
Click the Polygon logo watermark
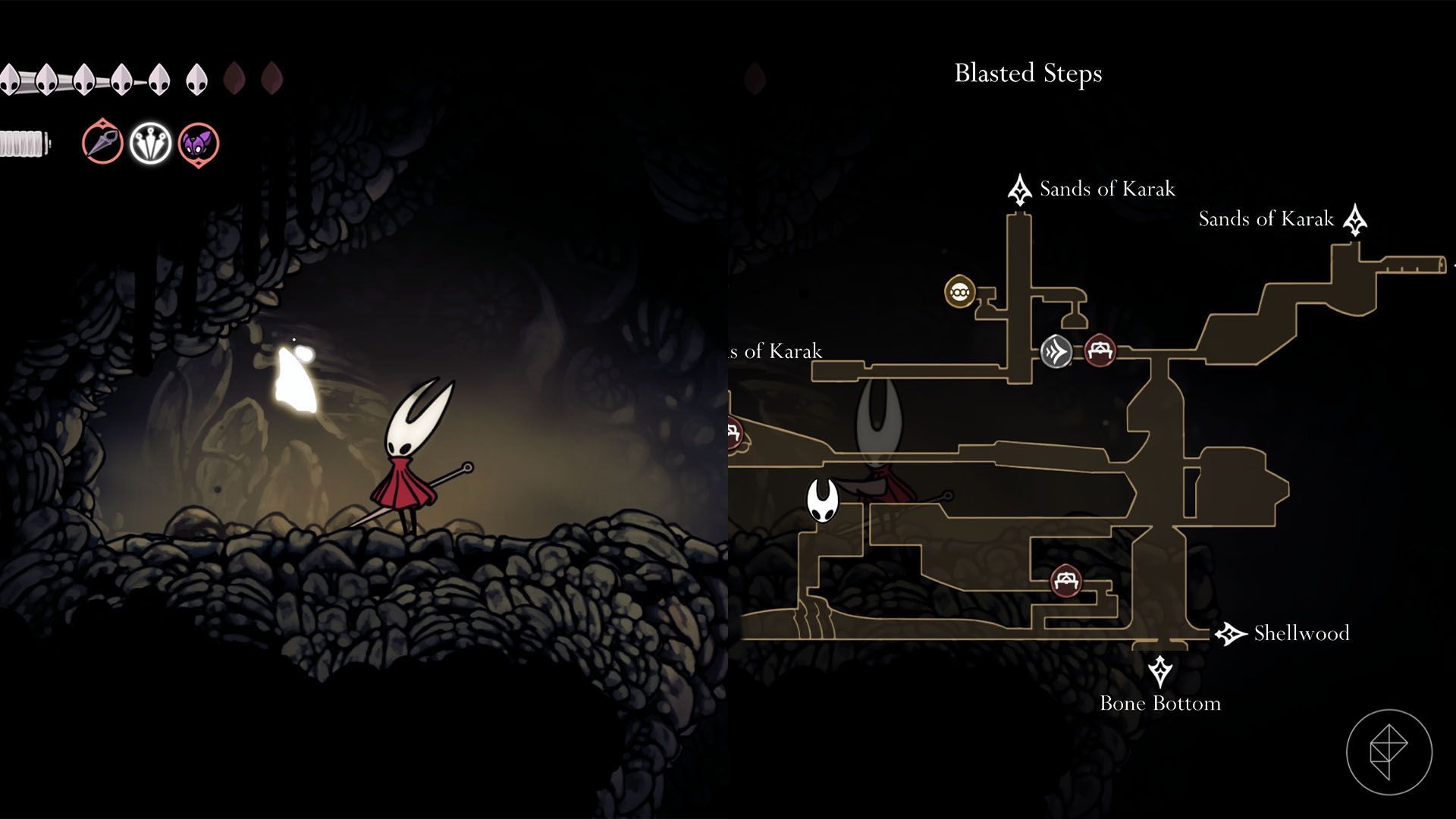point(1389,752)
